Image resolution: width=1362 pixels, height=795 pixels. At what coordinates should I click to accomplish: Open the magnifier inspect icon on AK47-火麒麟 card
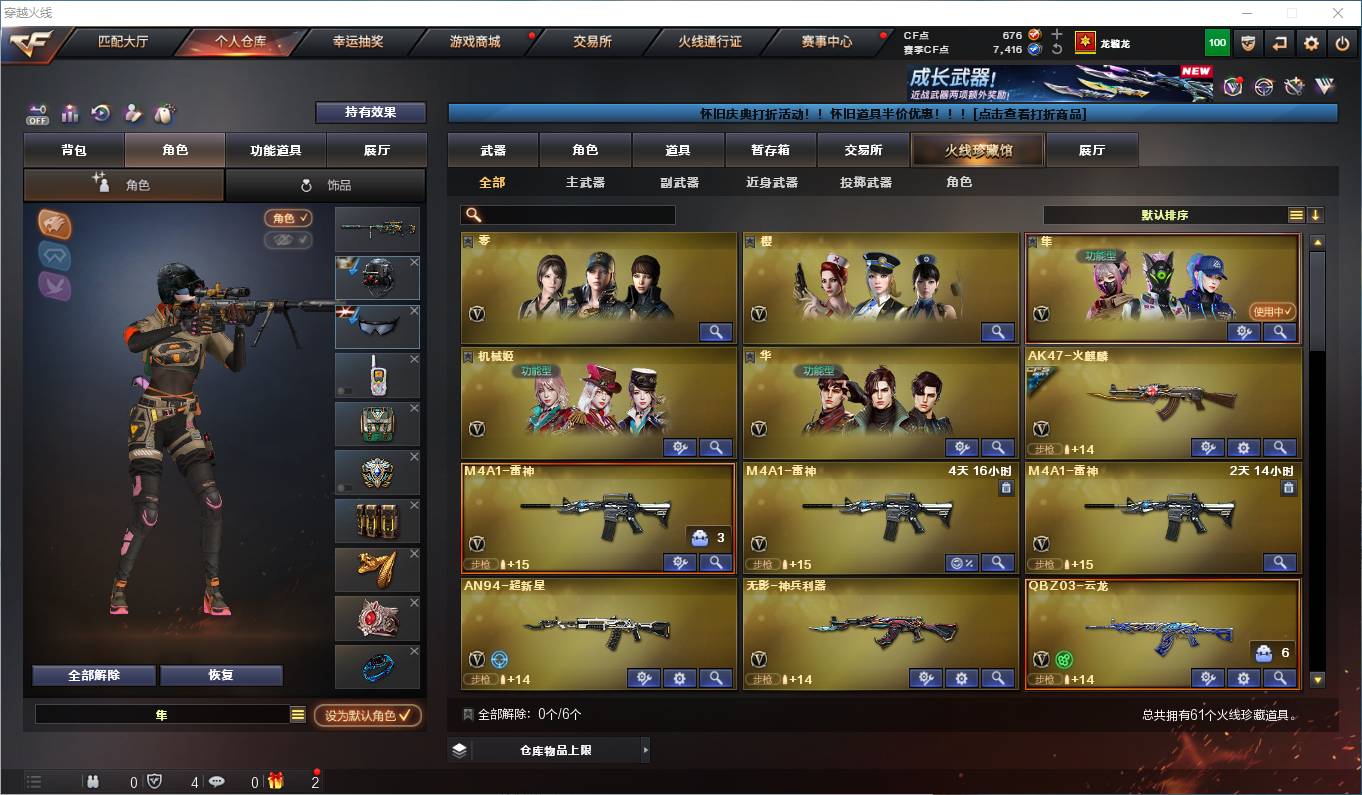(1280, 448)
